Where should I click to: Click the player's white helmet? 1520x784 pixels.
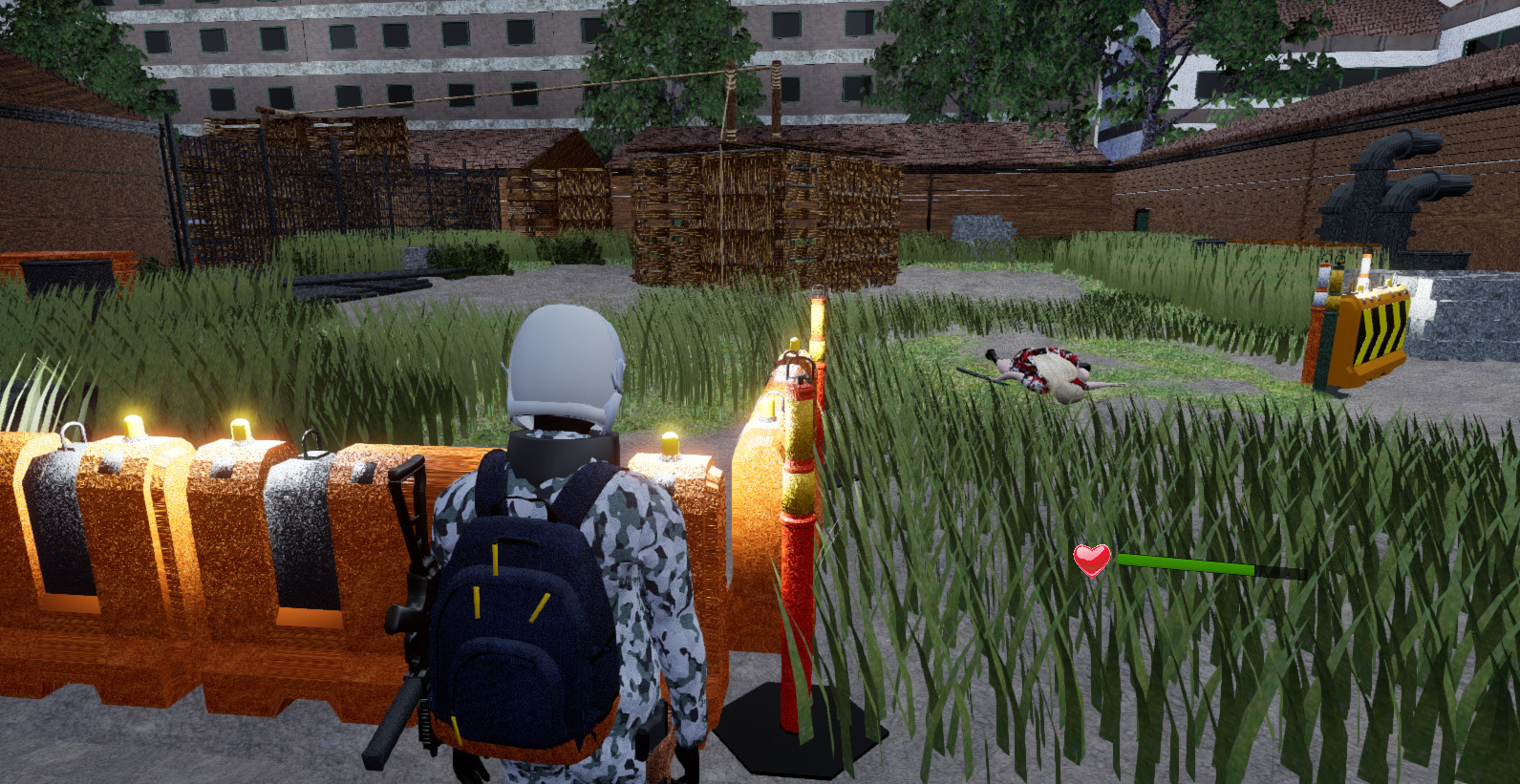(566, 363)
